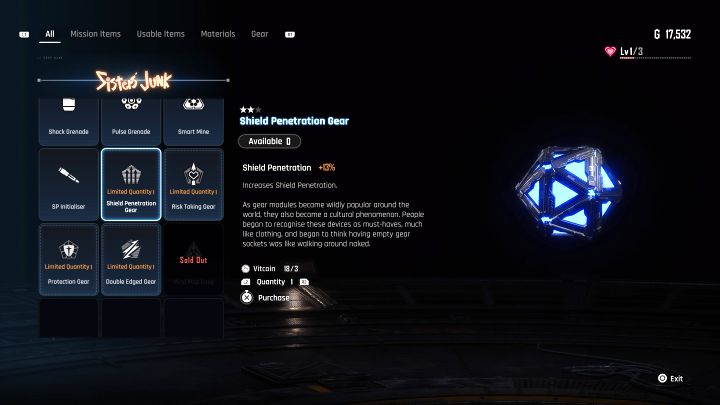Screen dimensions: 720x405
Task: Select the Sold Out item slot
Action: pos(193,258)
